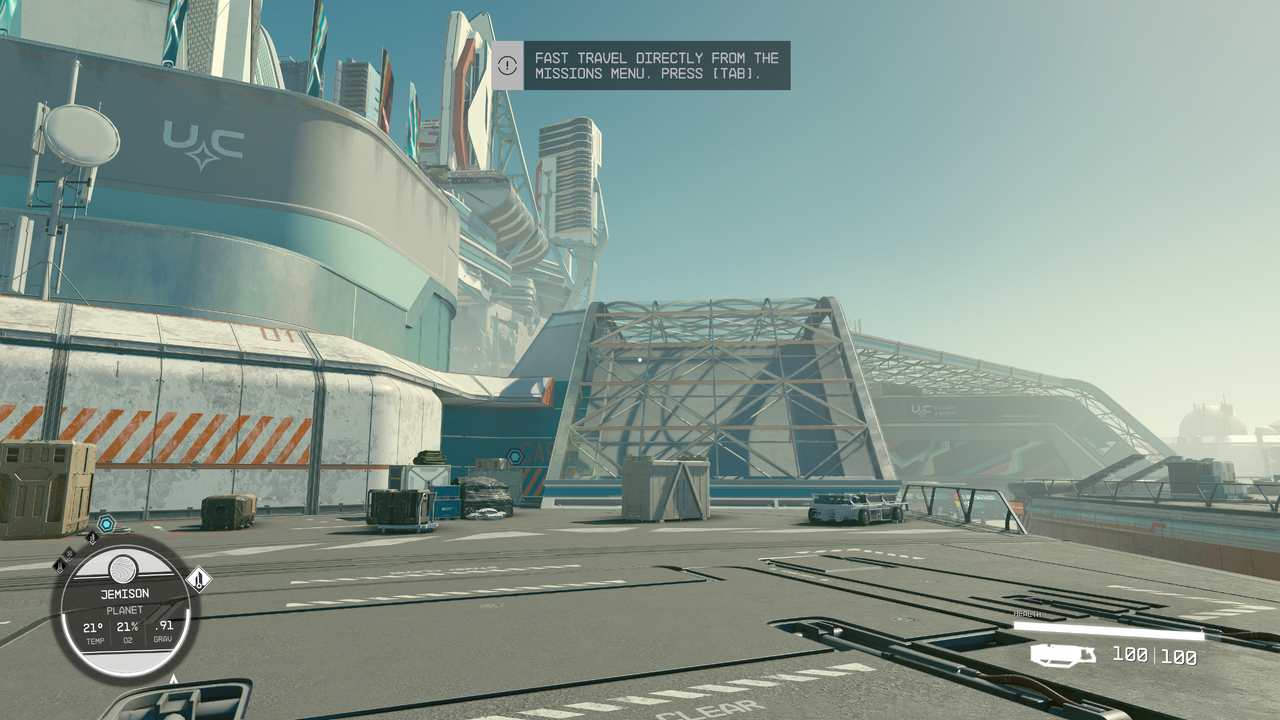
Task: Click the exclamation mark icon on the tip
Action: [508, 66]
